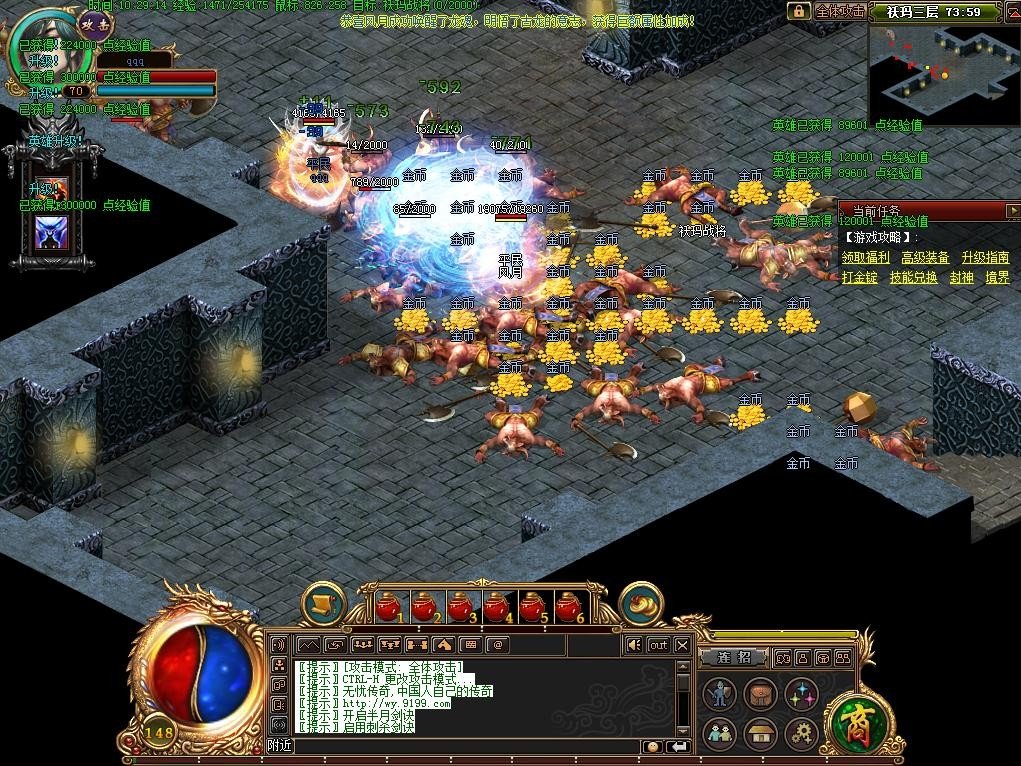The image size is (1021, 766).
Task: Click the dungeon minimap
Action: tap(943, 74)
